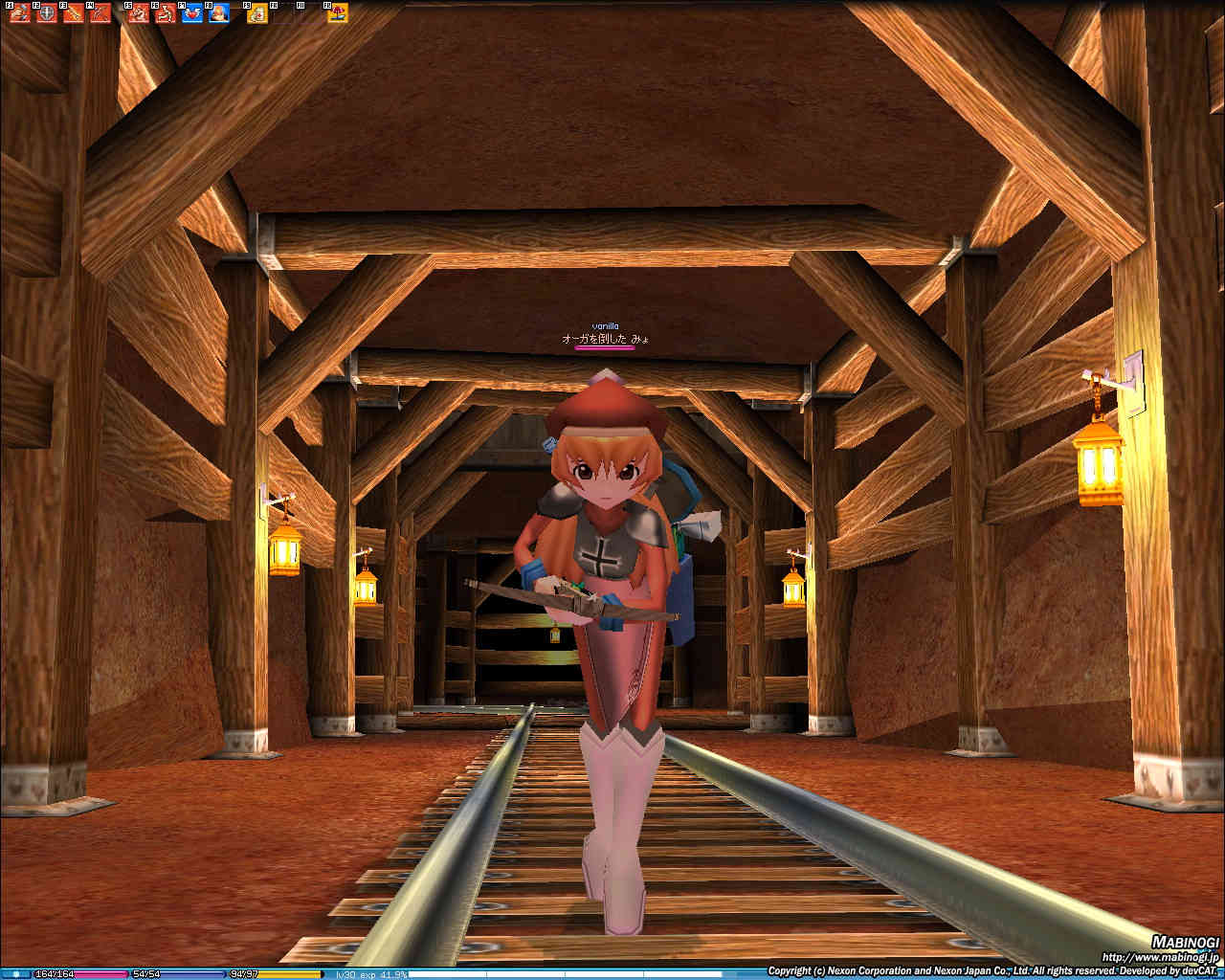
Task: Light a campfire with the campfire skill
Action: (219, 13)
